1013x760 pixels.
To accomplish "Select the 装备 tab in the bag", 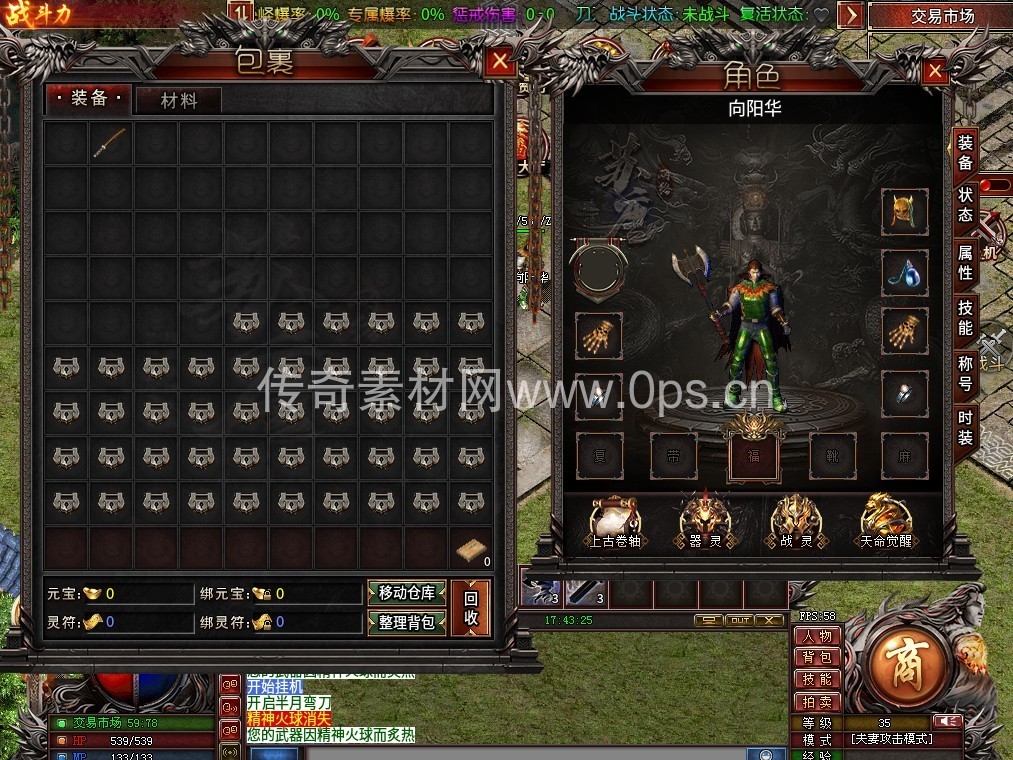I will click(89, 98).
